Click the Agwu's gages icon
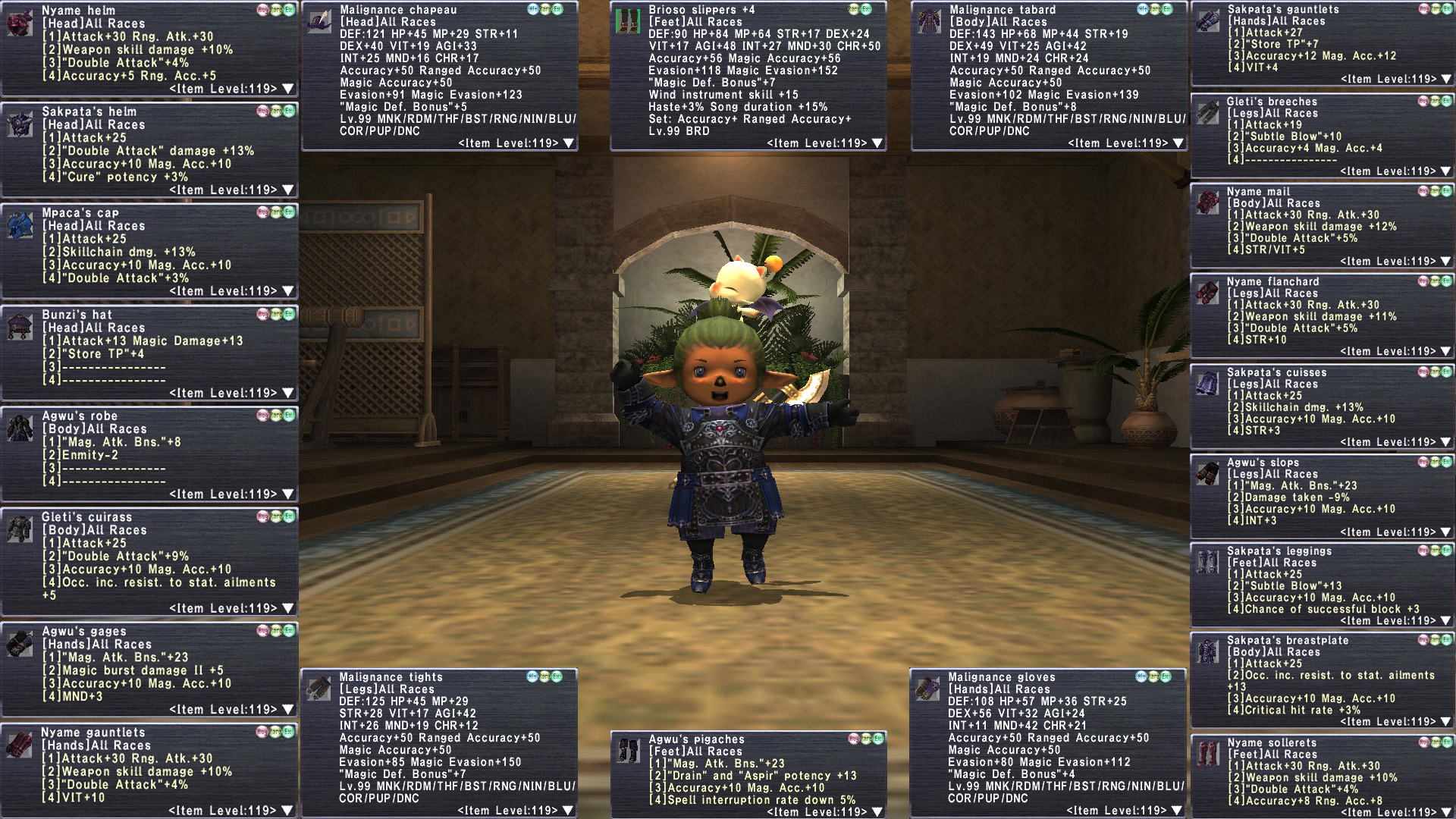This screenshot has width=1456, height=819. click(x=20, y=644)
